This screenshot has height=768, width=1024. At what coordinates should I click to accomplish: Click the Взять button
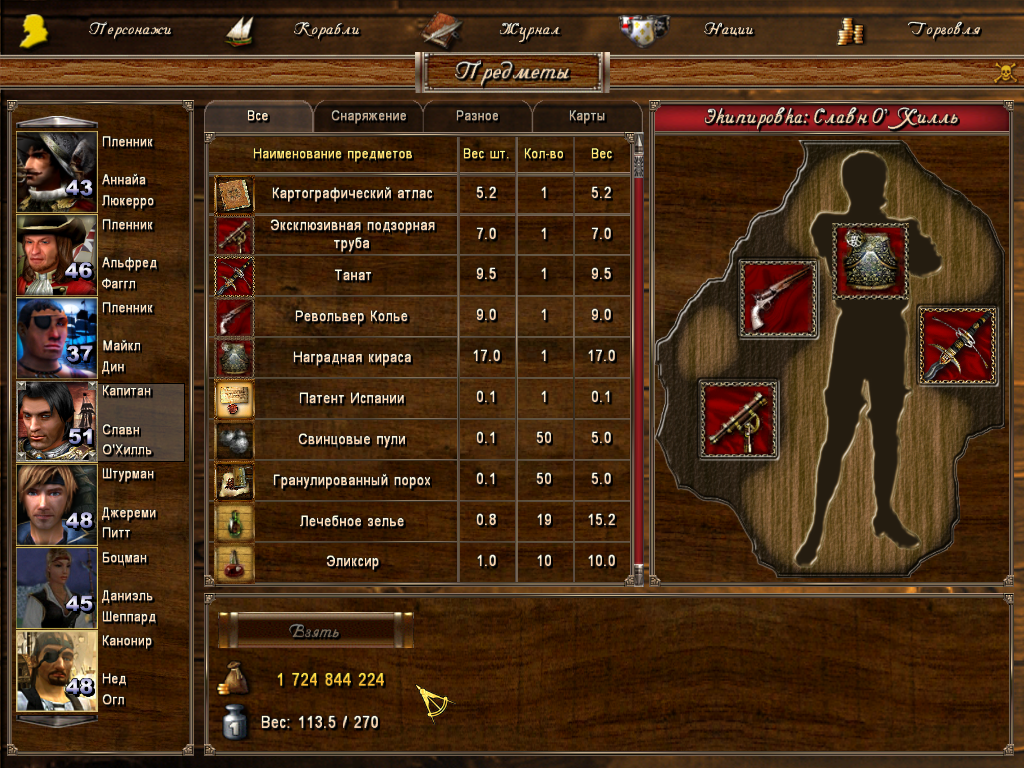point(315,632)
